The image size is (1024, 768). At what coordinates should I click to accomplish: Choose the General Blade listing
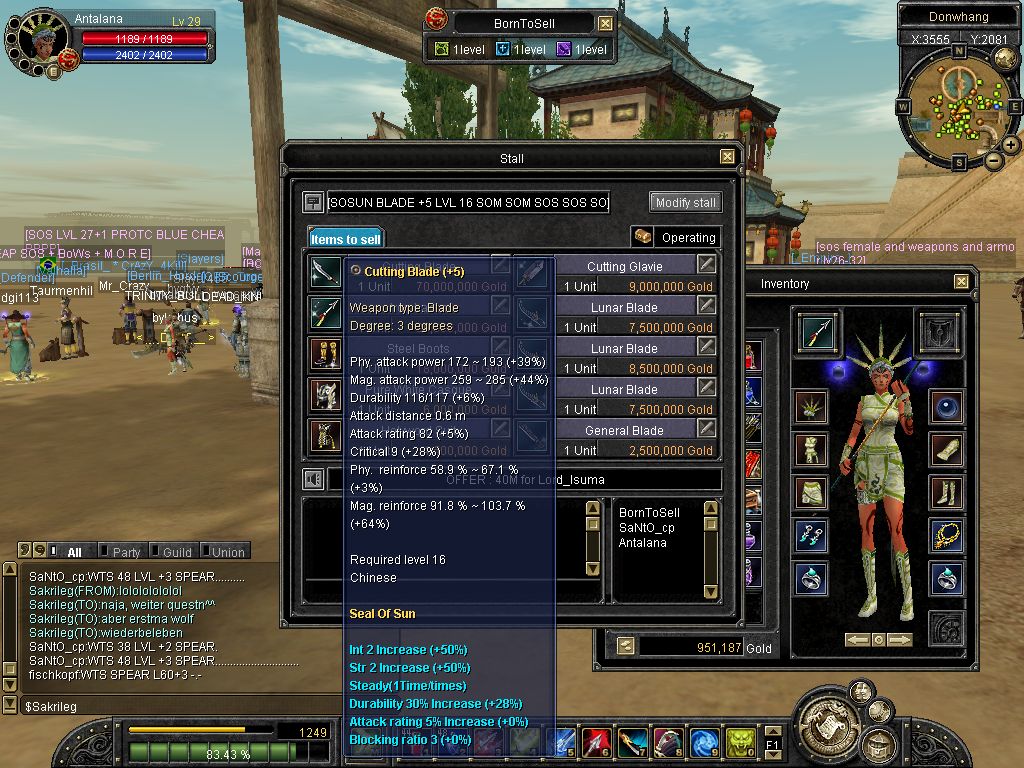click(625, 430)
